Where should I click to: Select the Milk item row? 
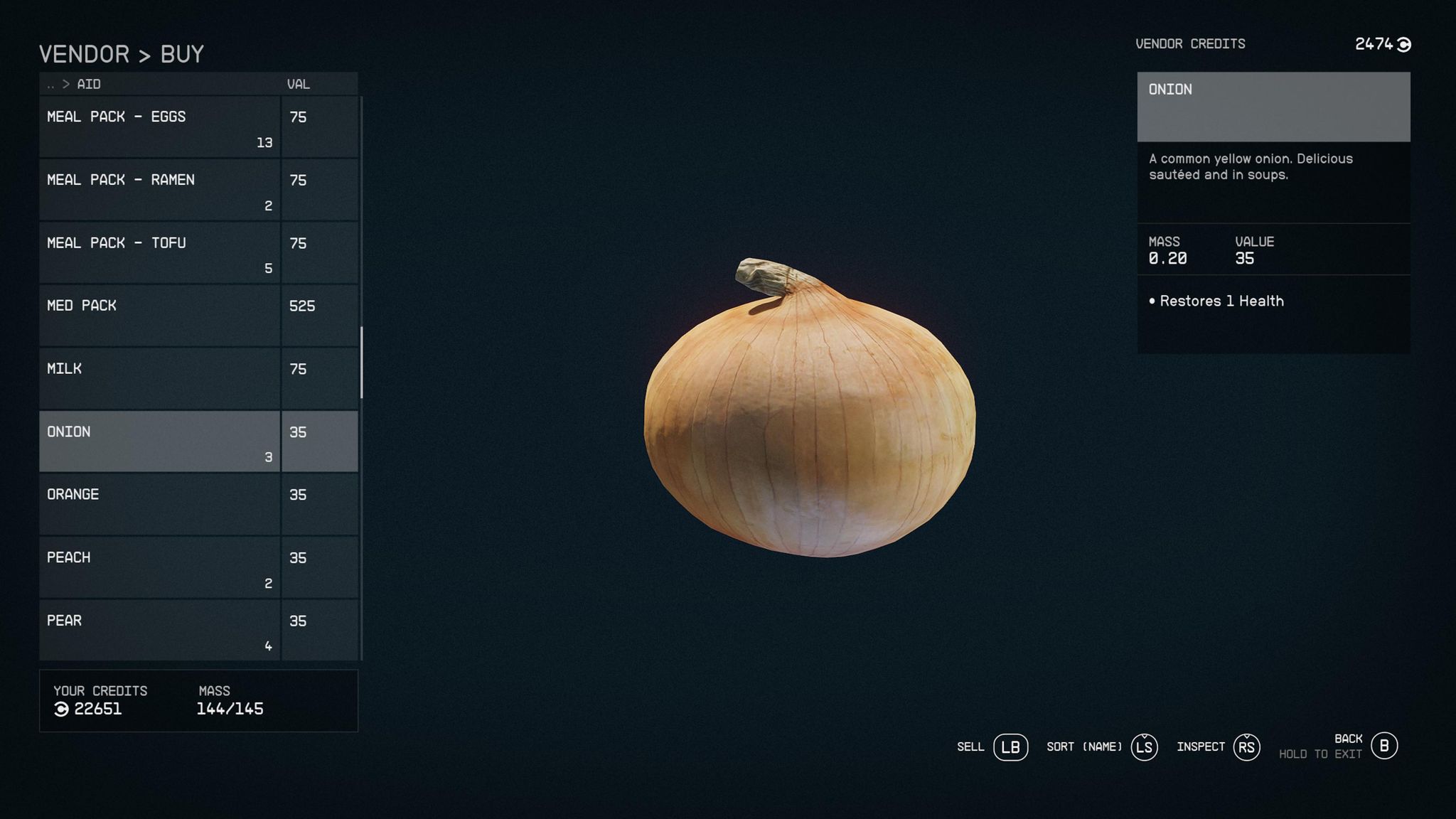coord(159,377)
